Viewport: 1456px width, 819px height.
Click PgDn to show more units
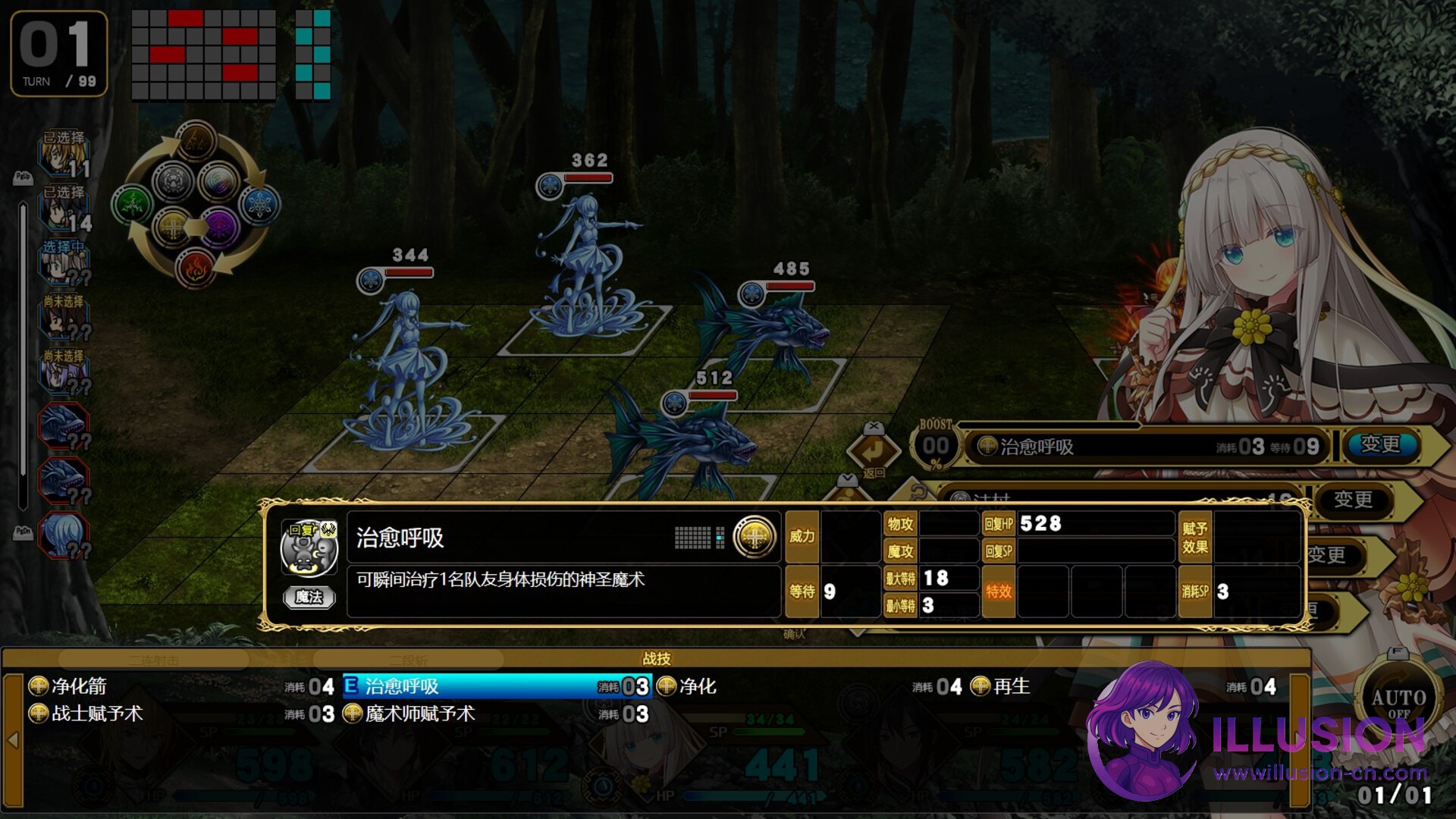(x=23, y=531)
